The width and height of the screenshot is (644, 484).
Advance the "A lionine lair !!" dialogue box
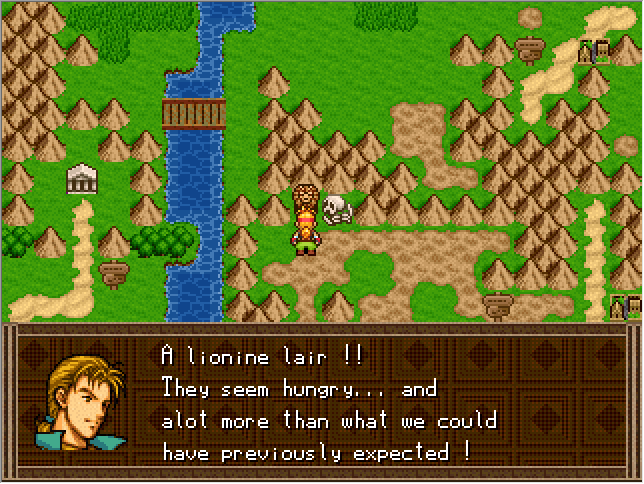(330, 404)
